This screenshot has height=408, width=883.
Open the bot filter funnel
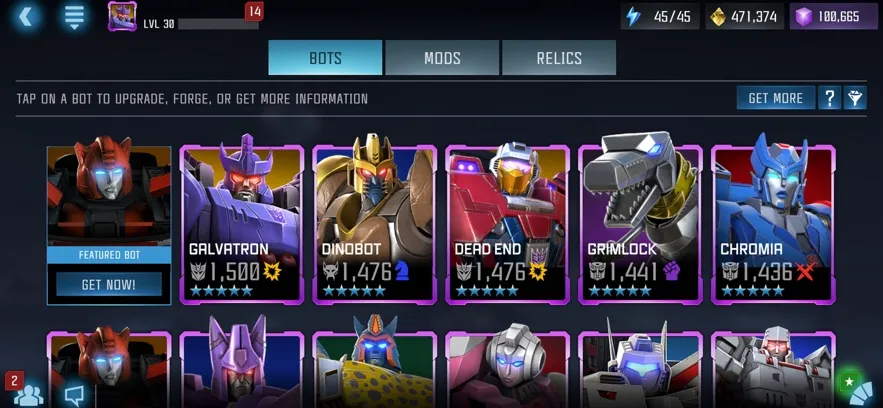click(856, 98)
